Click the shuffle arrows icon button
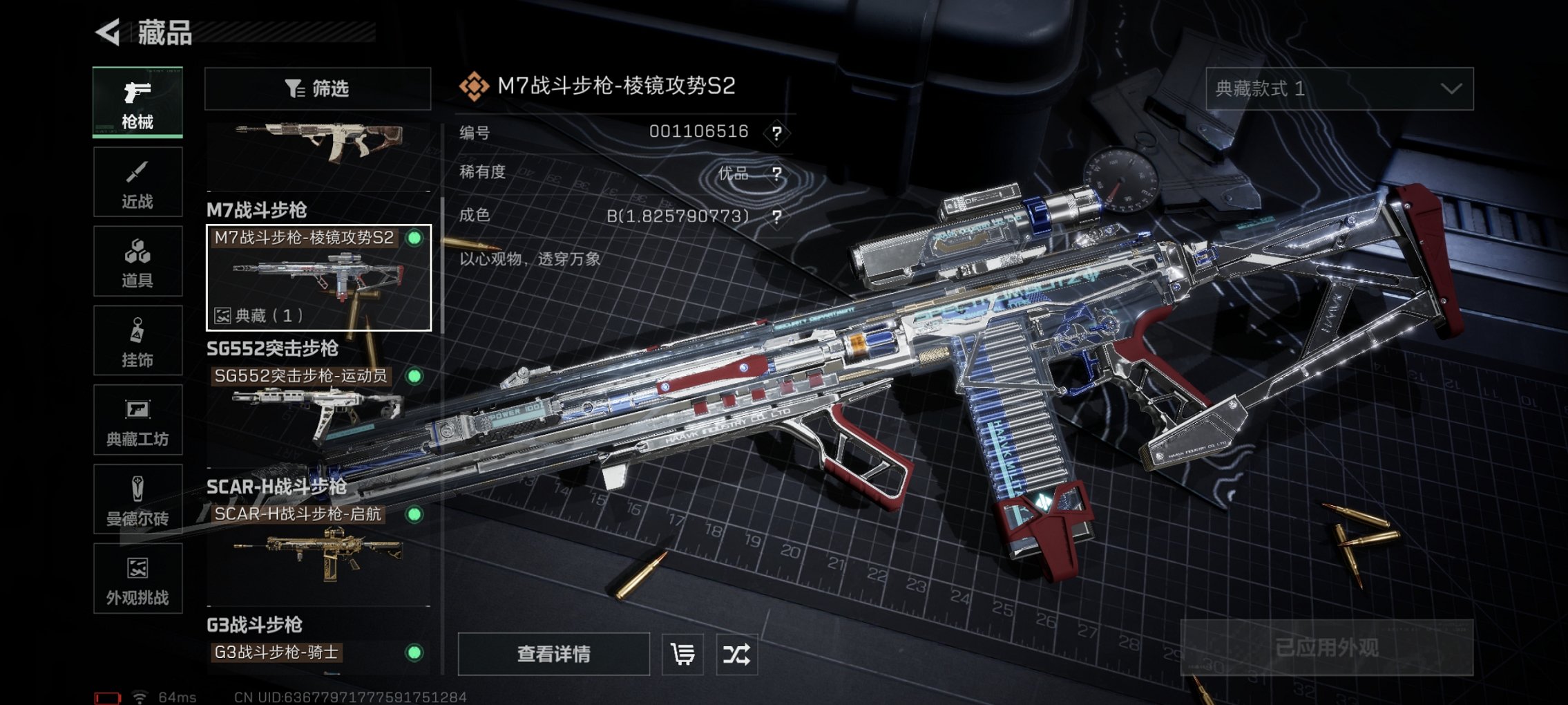 click(736, 654)
